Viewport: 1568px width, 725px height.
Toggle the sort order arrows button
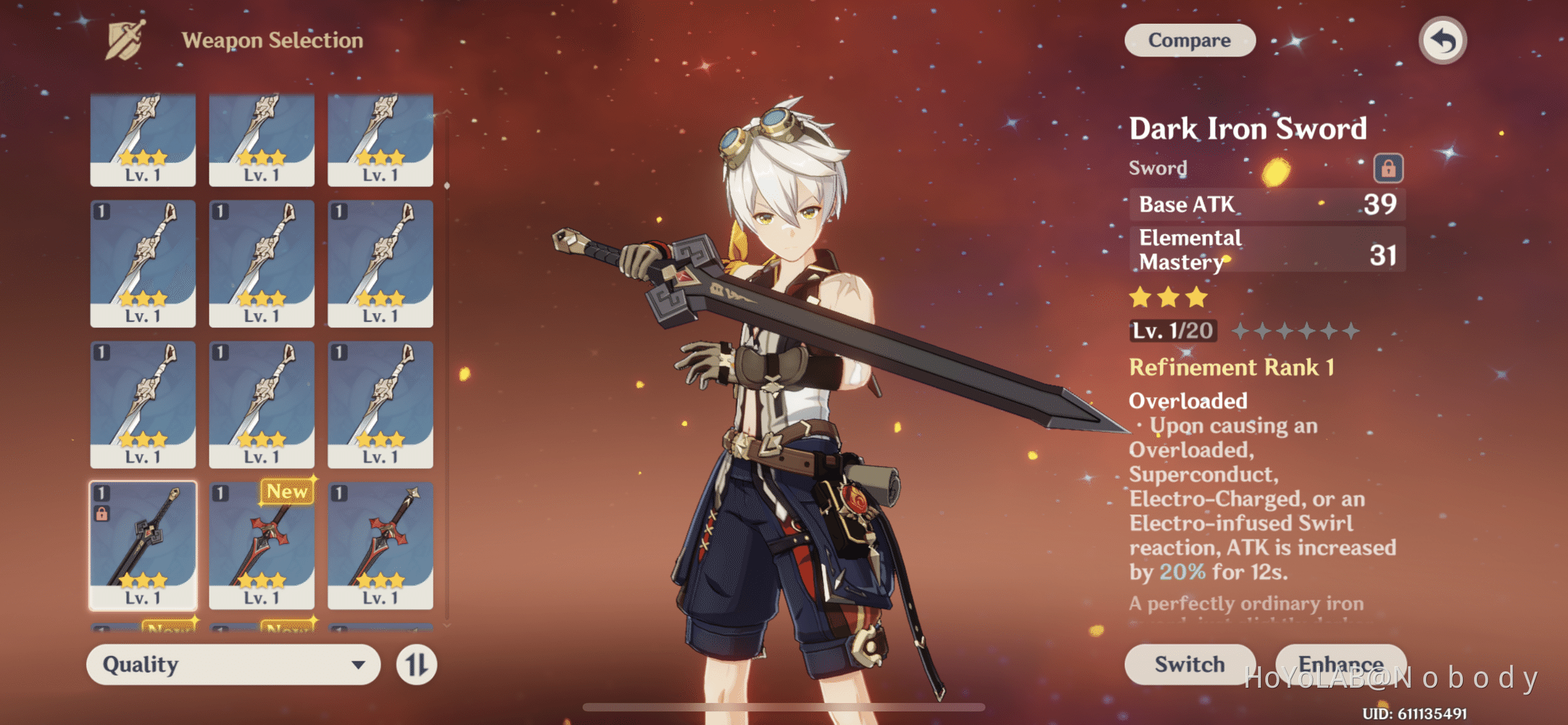click(x=417, y=664)
